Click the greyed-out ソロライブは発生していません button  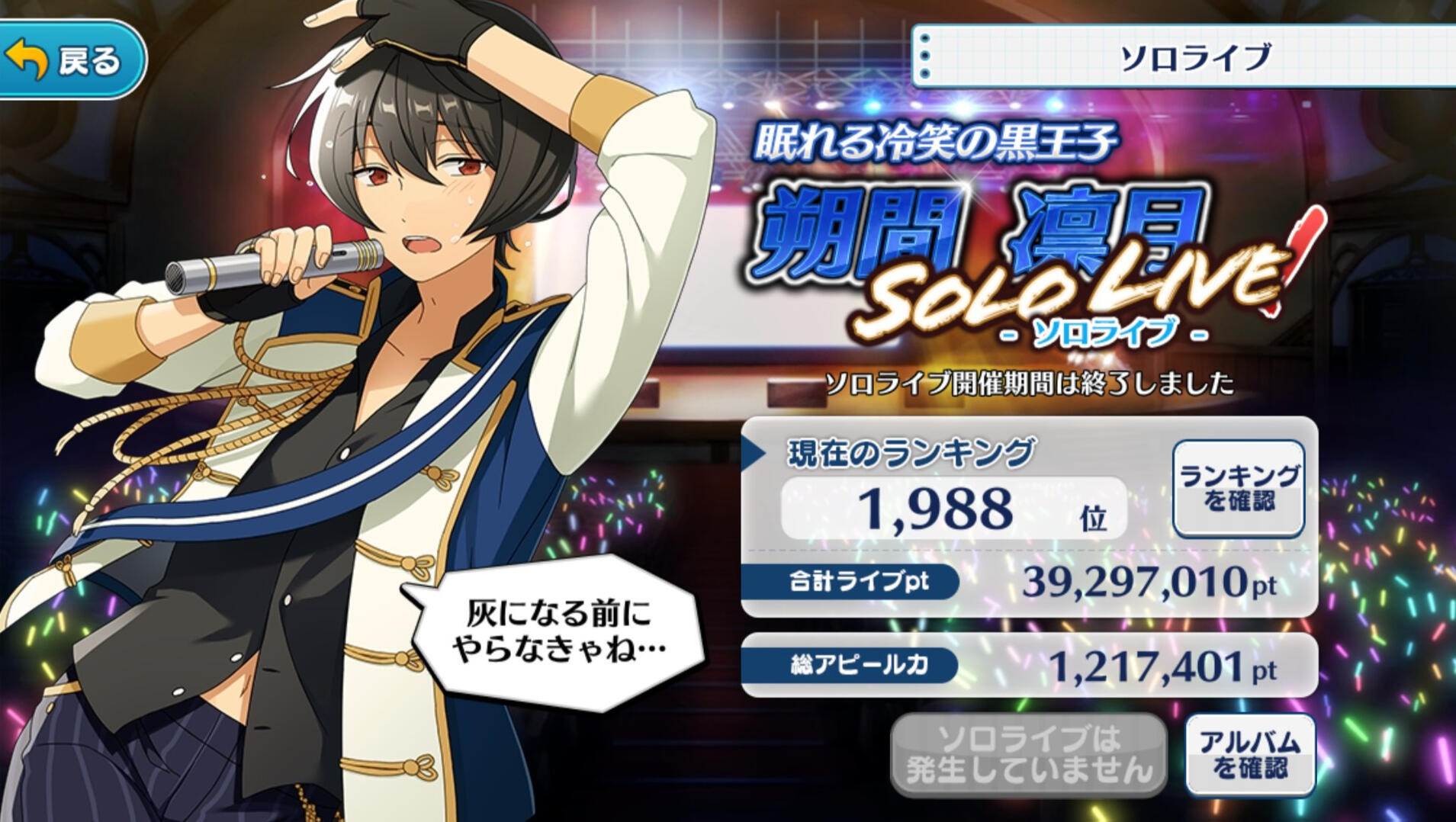tap(1028, 754)
